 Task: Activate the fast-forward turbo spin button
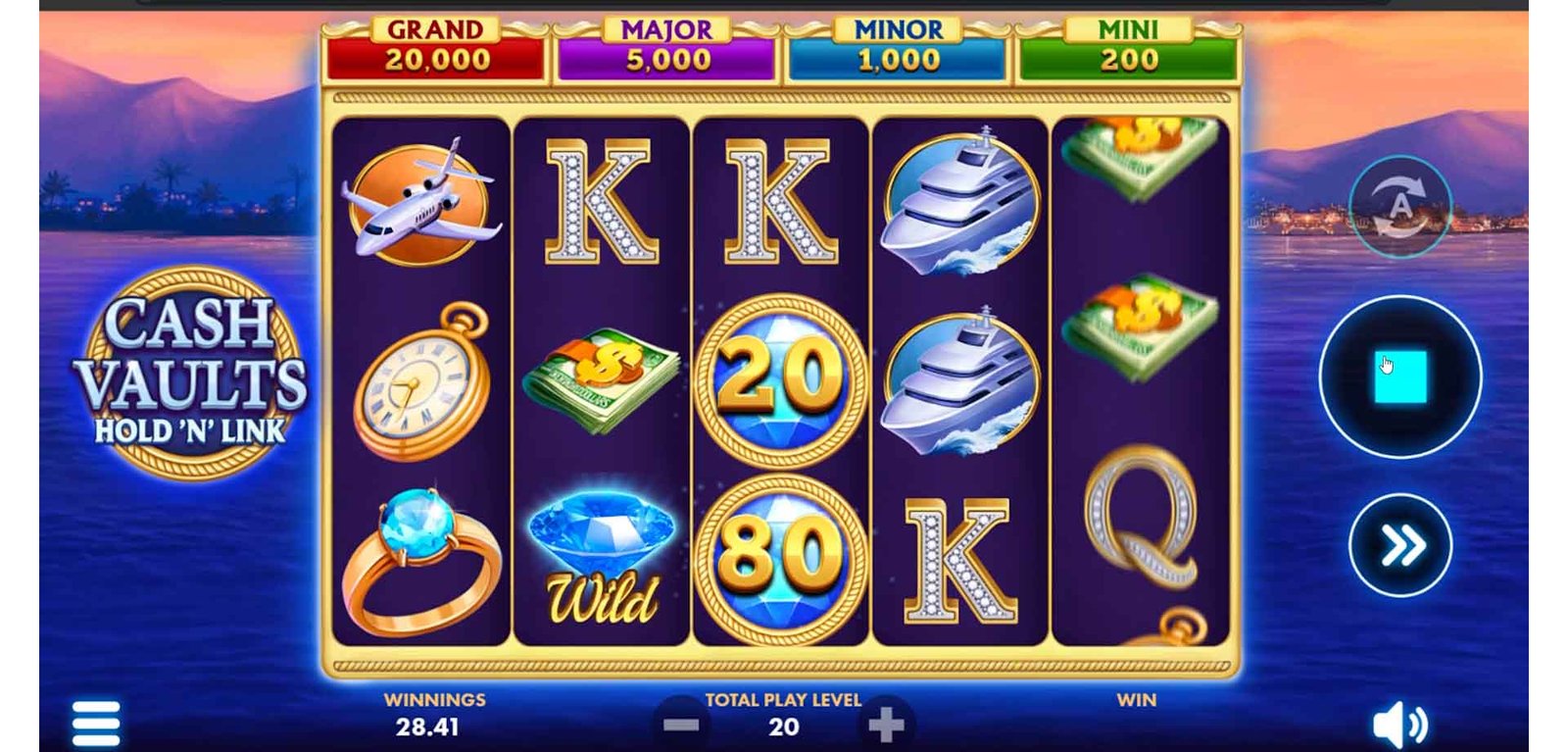pyautogui.click(x=1399, y=545)
